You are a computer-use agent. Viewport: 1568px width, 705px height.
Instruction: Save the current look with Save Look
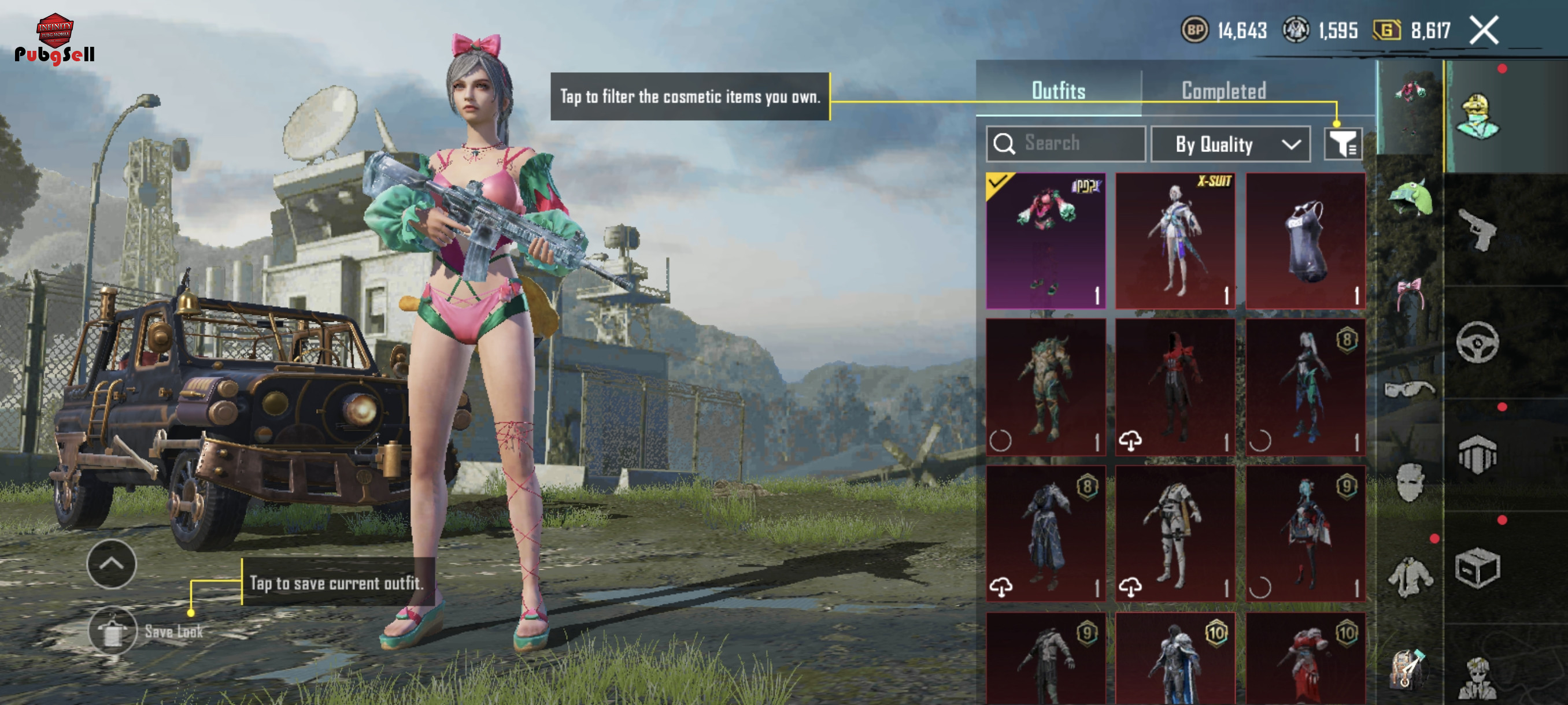point(113,632)
